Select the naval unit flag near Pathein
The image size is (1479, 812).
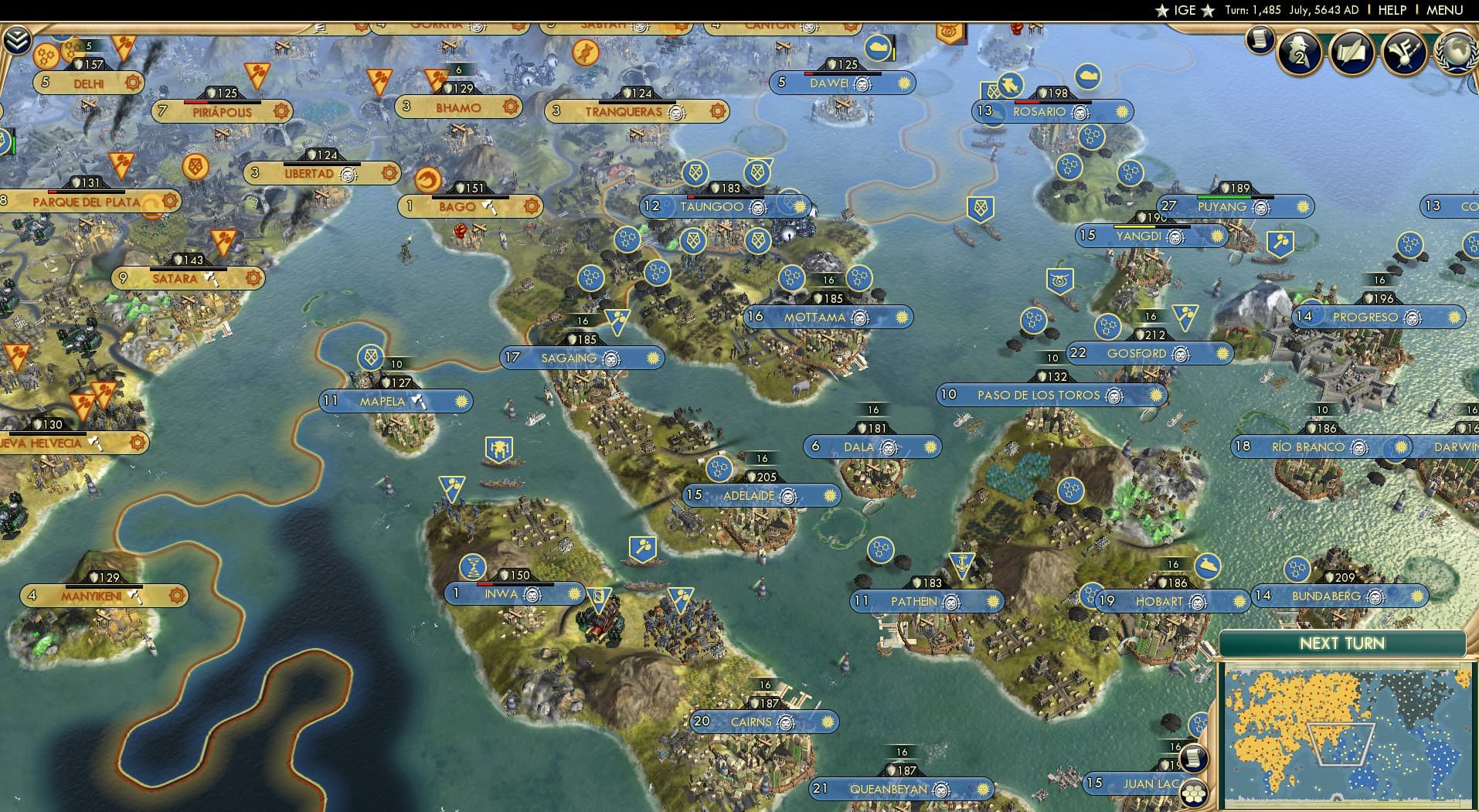pyautogui.click(x=961, y=563)
